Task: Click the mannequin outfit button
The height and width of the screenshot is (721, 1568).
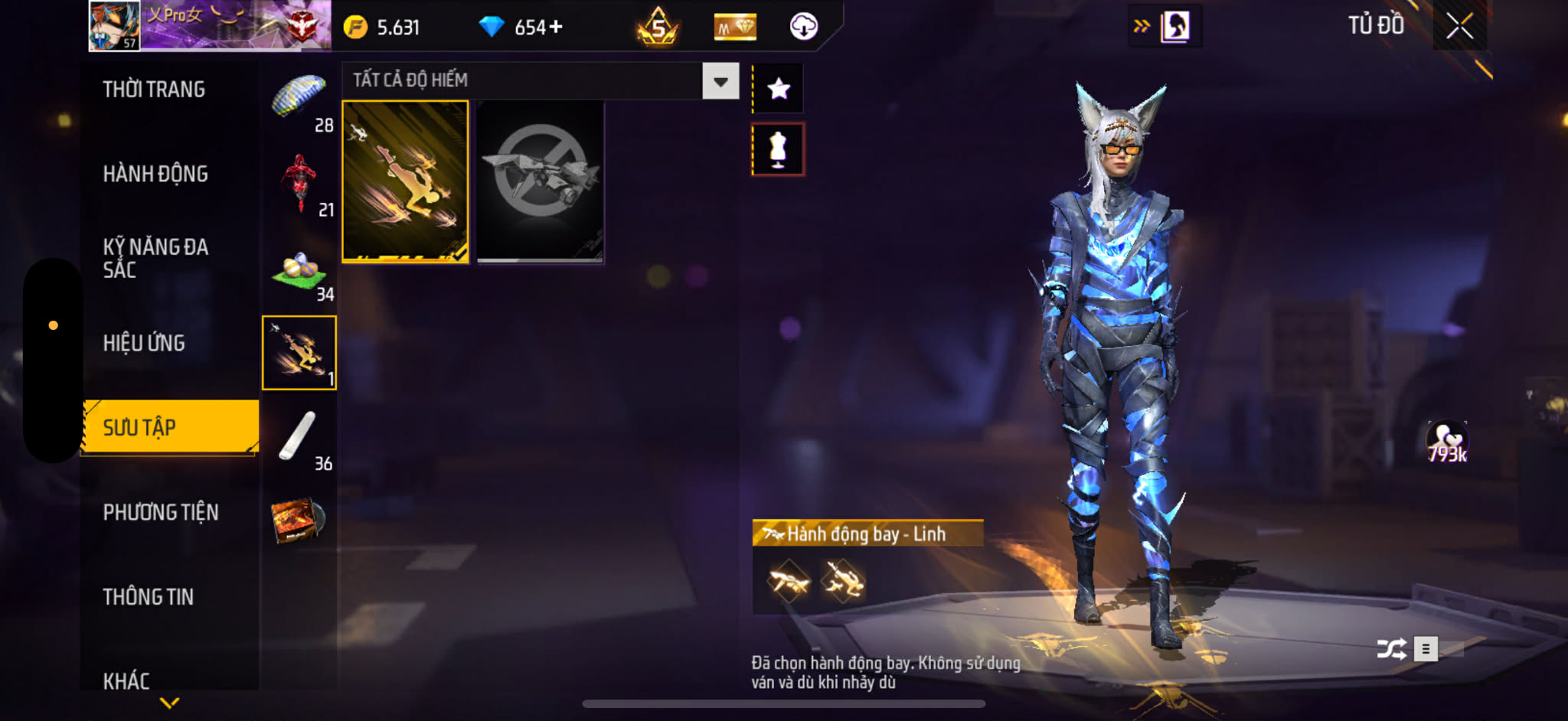Action: click(778, 149)
